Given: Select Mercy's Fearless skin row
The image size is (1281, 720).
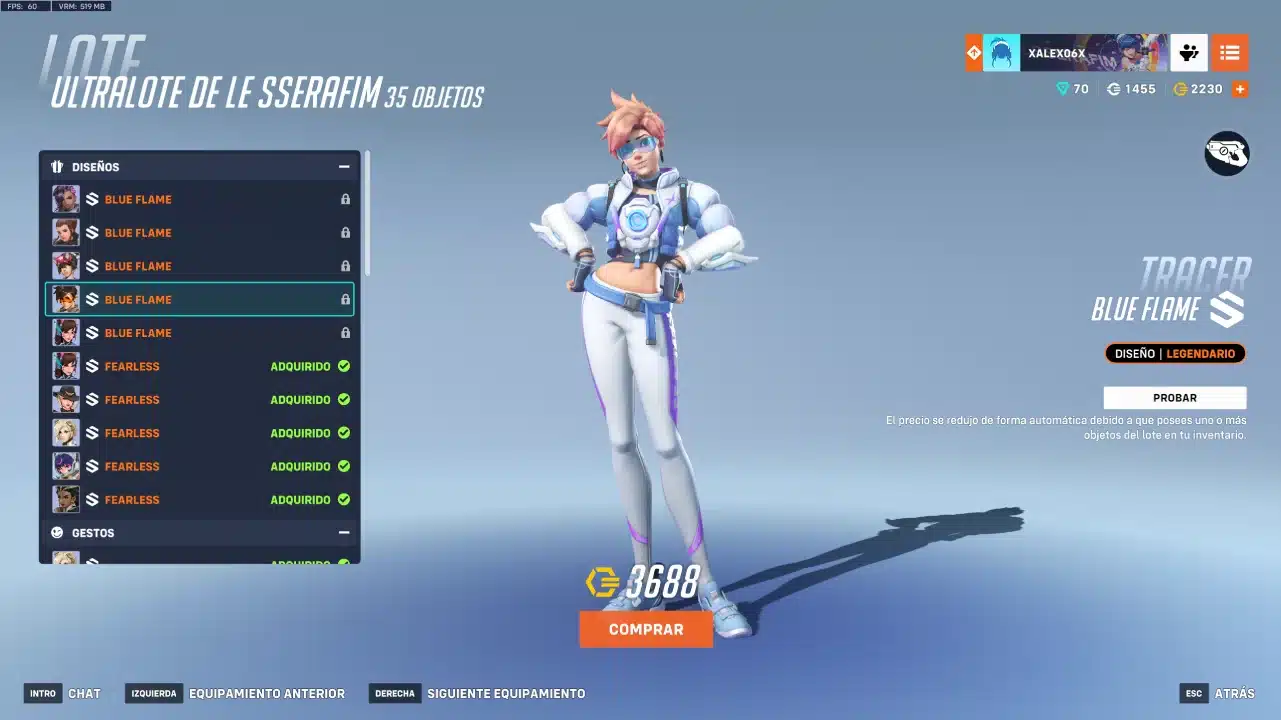Looking at the screenshot, I should (200, 433).
